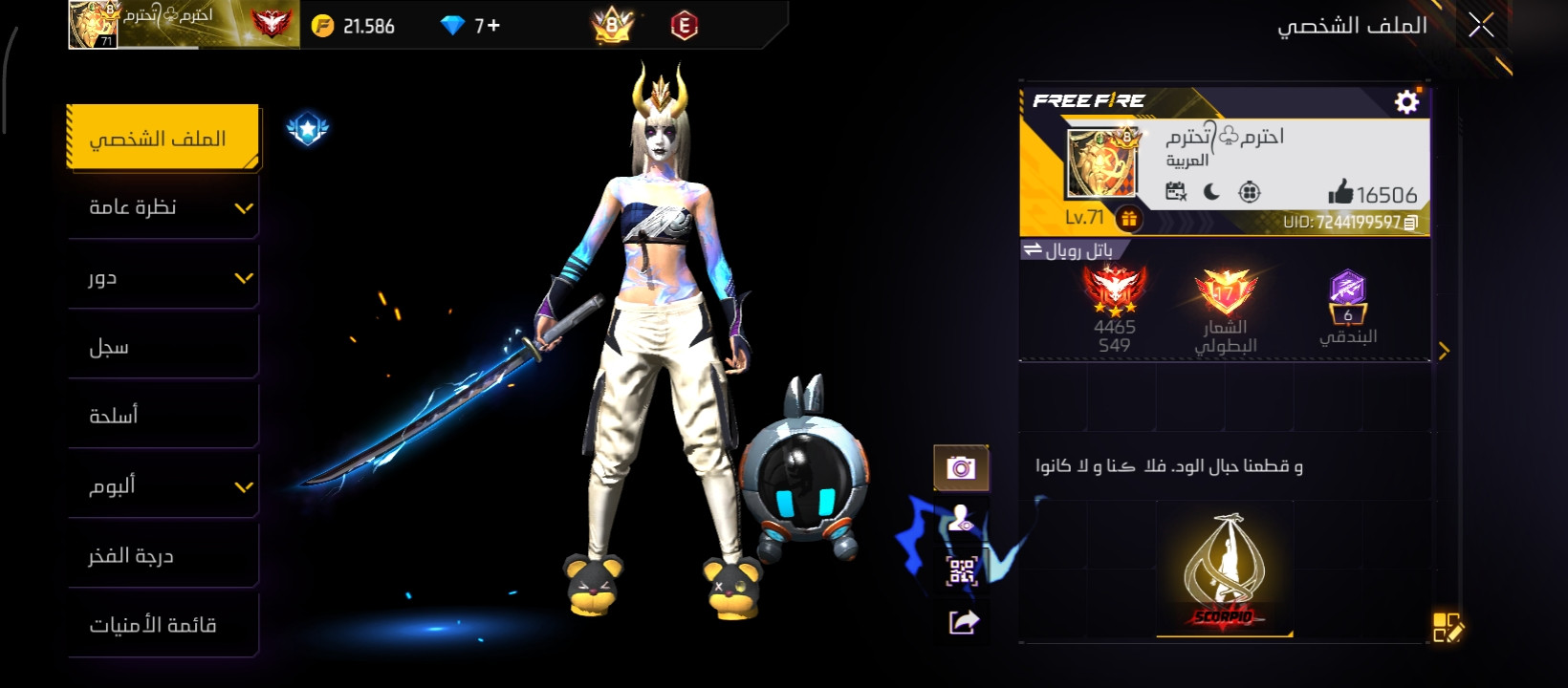Screen dimensions: 1568x688
Task: Click the camera snapshot button
Action: pyautogui.click(x=961, y=467)
